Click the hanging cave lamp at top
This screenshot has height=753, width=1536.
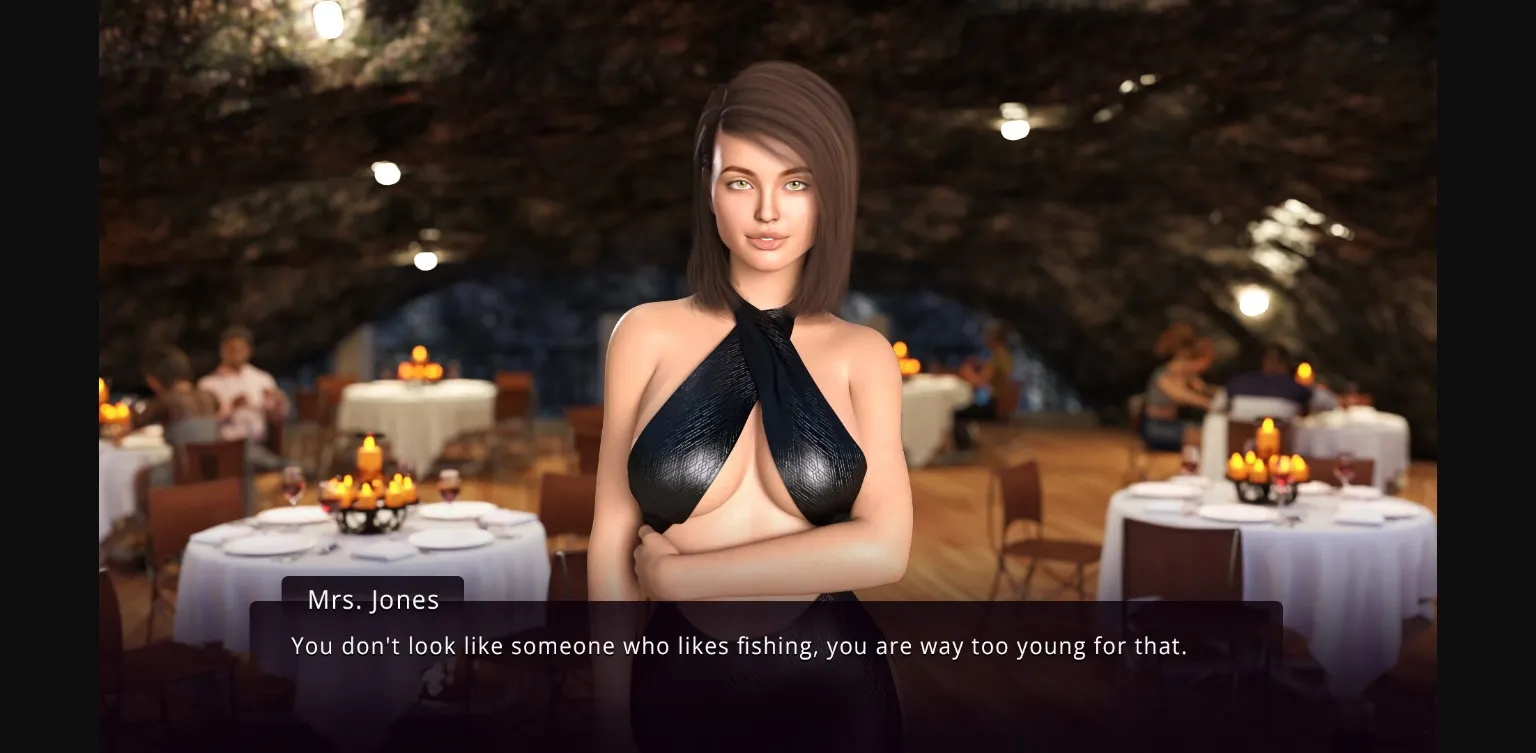point(327,18)
